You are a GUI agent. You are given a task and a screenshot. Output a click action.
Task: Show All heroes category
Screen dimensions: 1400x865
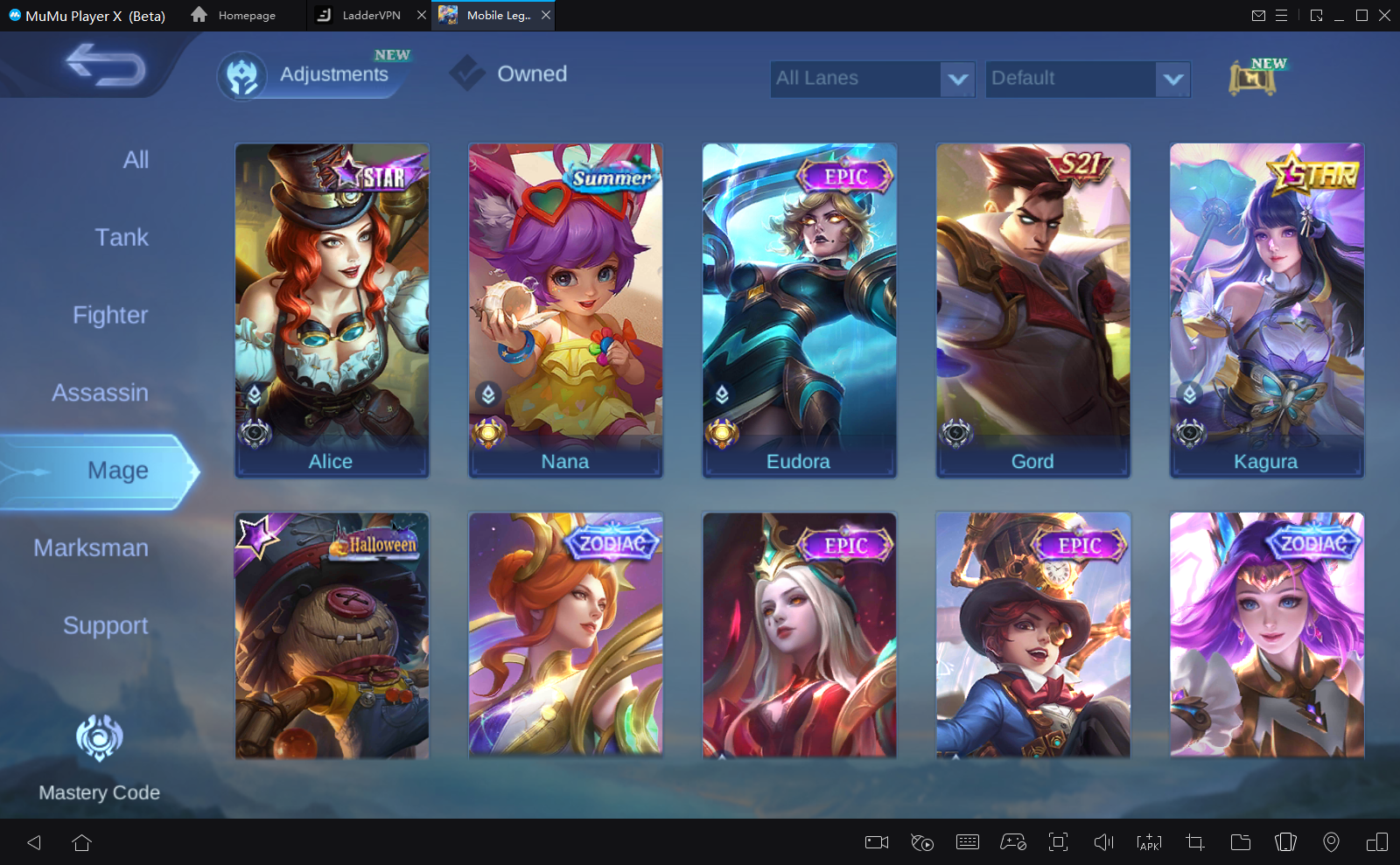(136, 160)
